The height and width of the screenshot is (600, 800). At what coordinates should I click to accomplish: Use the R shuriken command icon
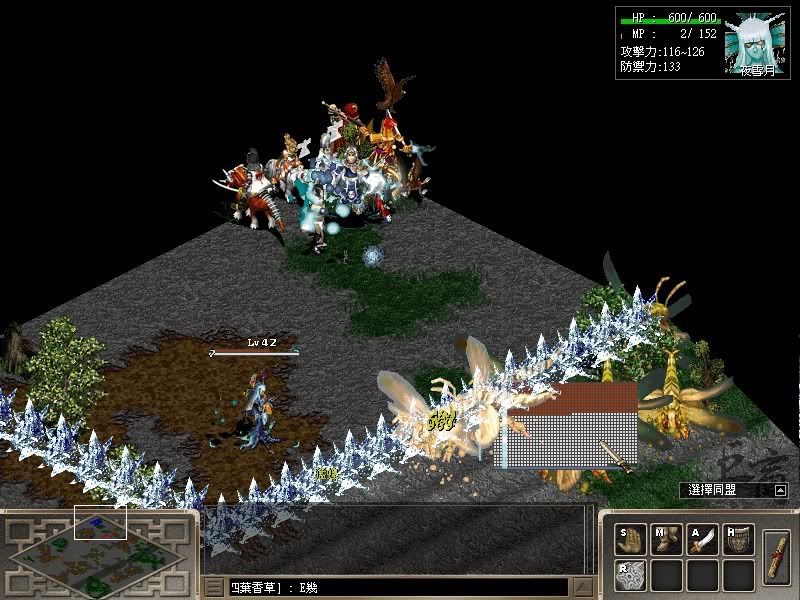pyautogui.click(x=629, y=574)
